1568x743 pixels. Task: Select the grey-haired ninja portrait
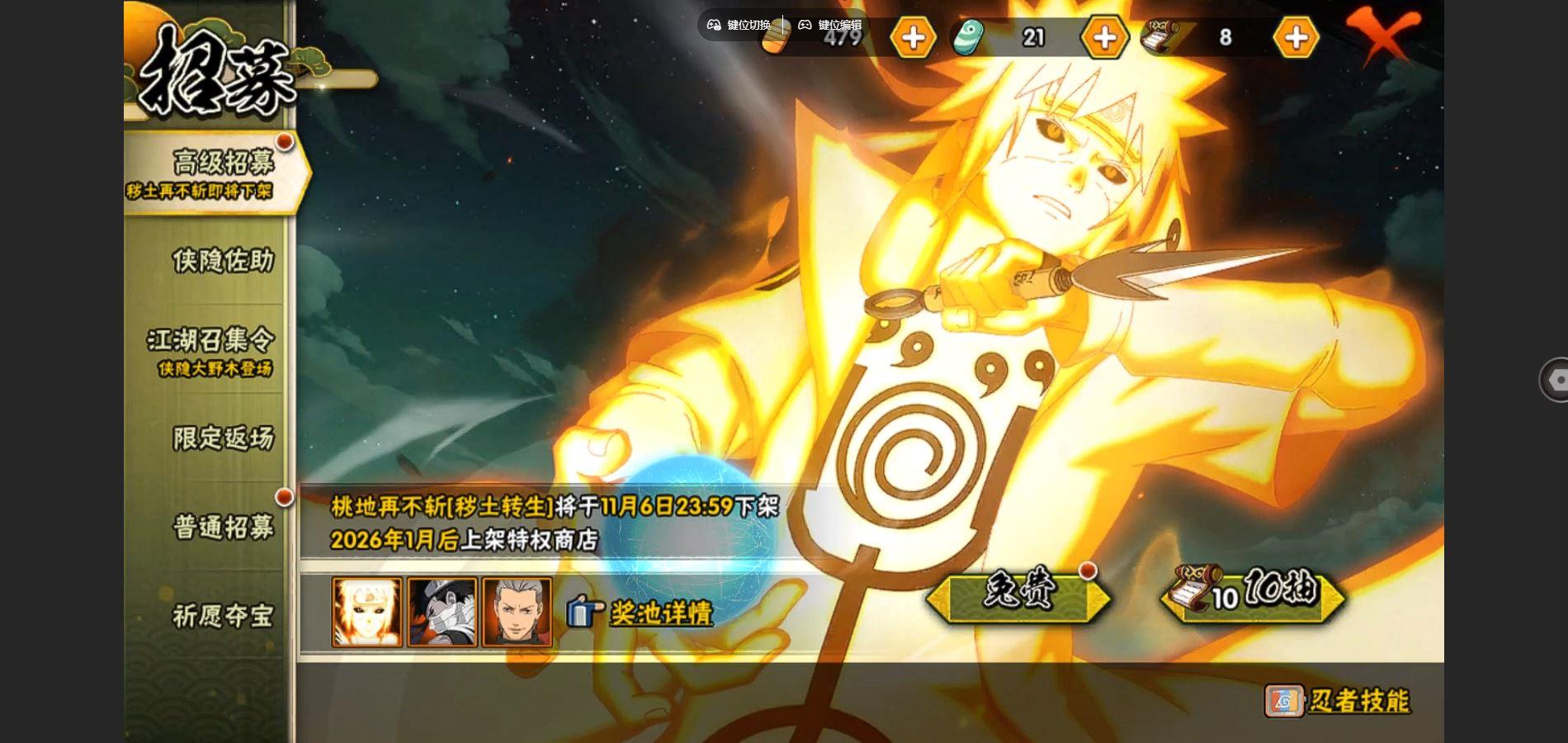coord(517,612)
